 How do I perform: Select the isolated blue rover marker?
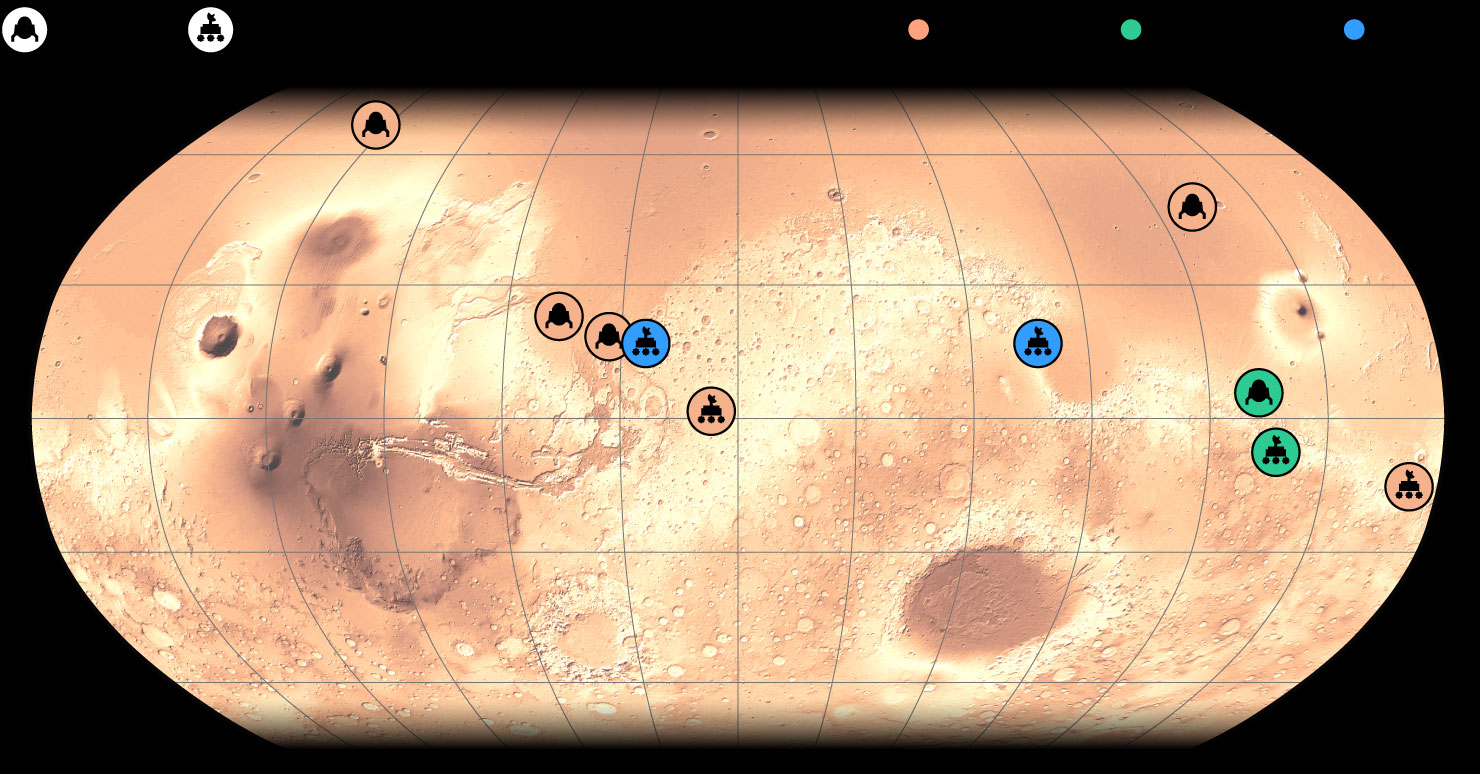(x=1038, y=344)
